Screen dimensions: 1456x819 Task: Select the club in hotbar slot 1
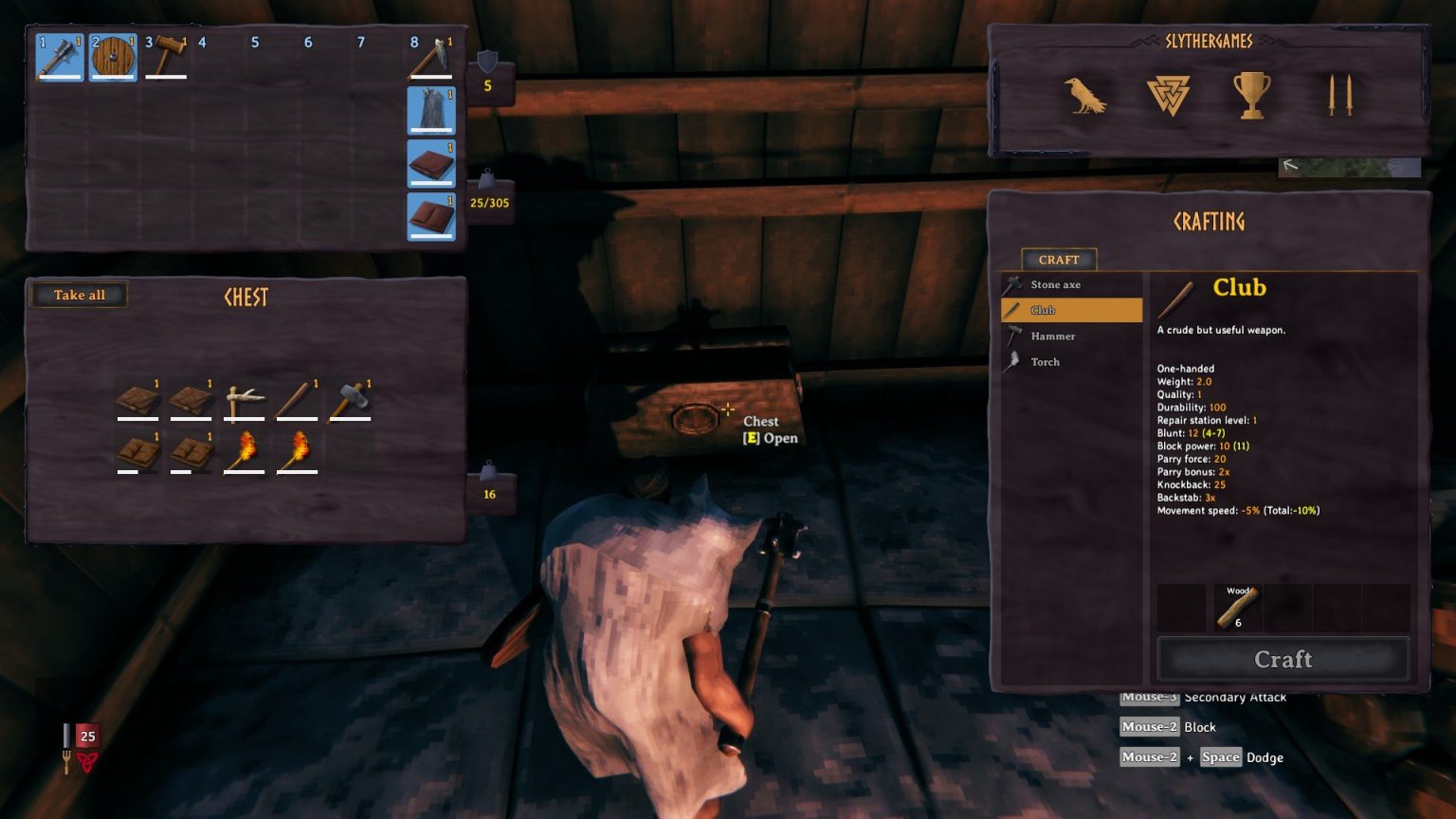click(59, 56)
